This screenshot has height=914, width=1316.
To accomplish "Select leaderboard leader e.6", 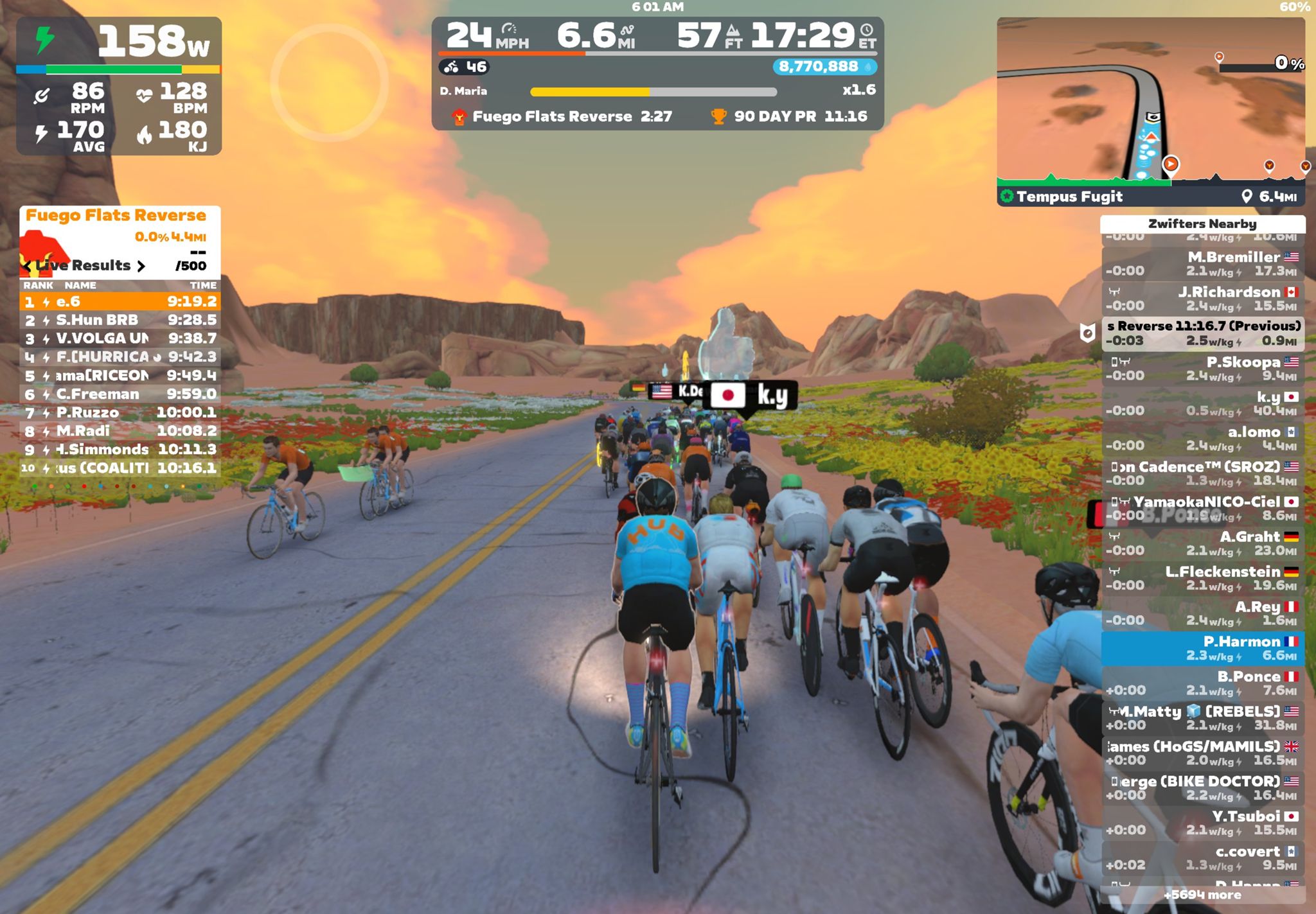I will click(x=120, y=301).
